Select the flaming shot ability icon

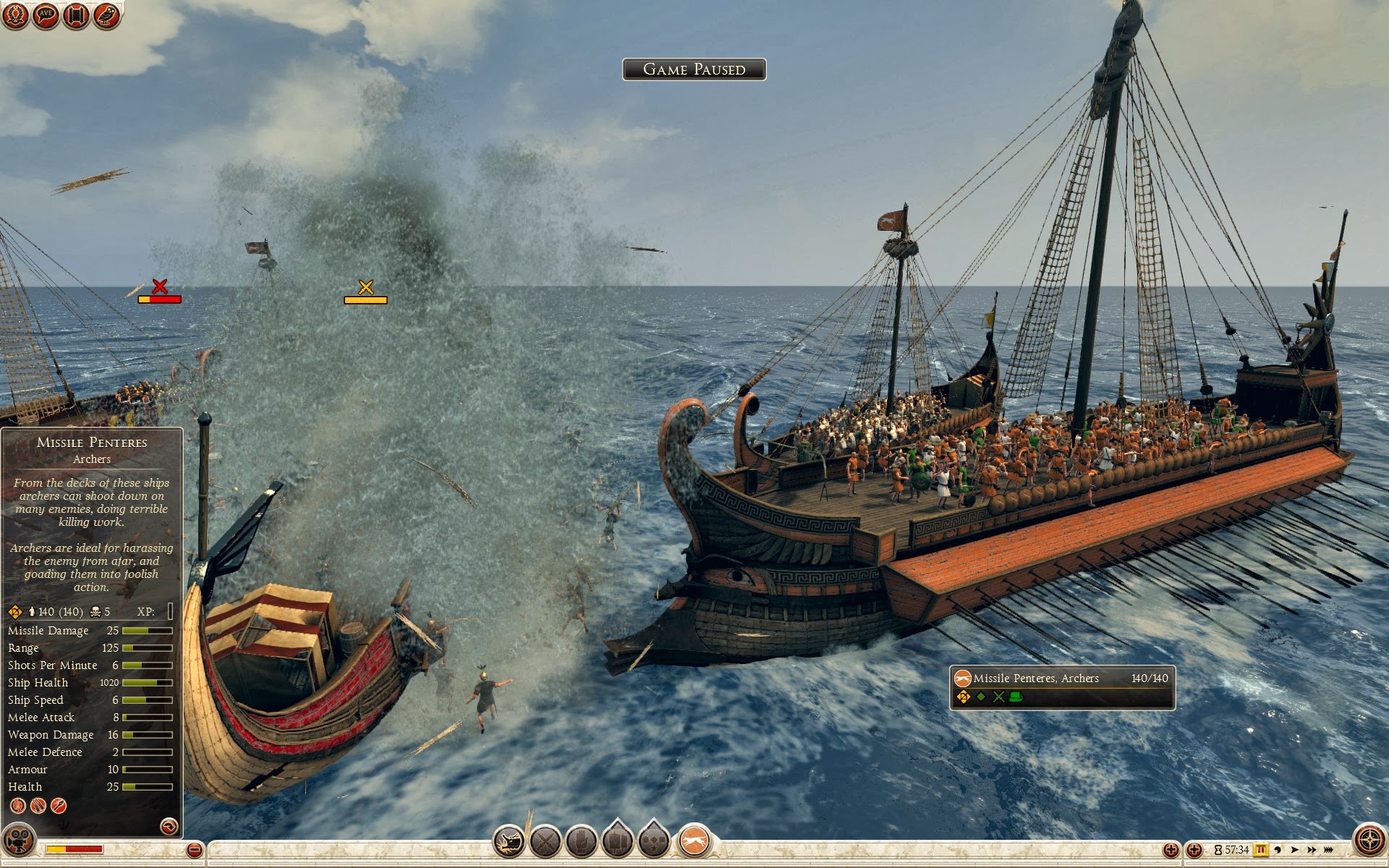[x=18, y=805]
